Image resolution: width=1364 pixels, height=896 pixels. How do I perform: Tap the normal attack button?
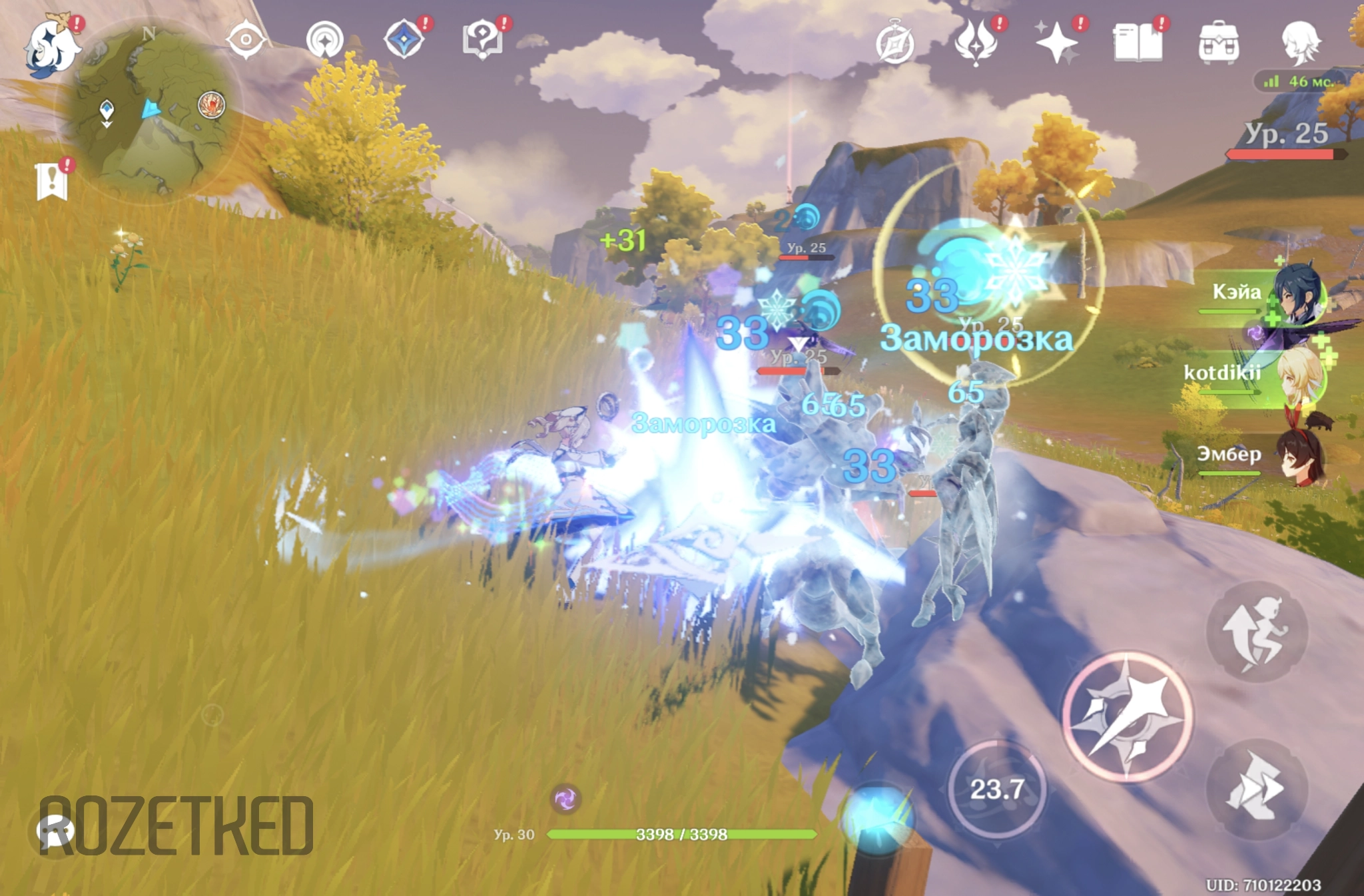[1127, 716]
